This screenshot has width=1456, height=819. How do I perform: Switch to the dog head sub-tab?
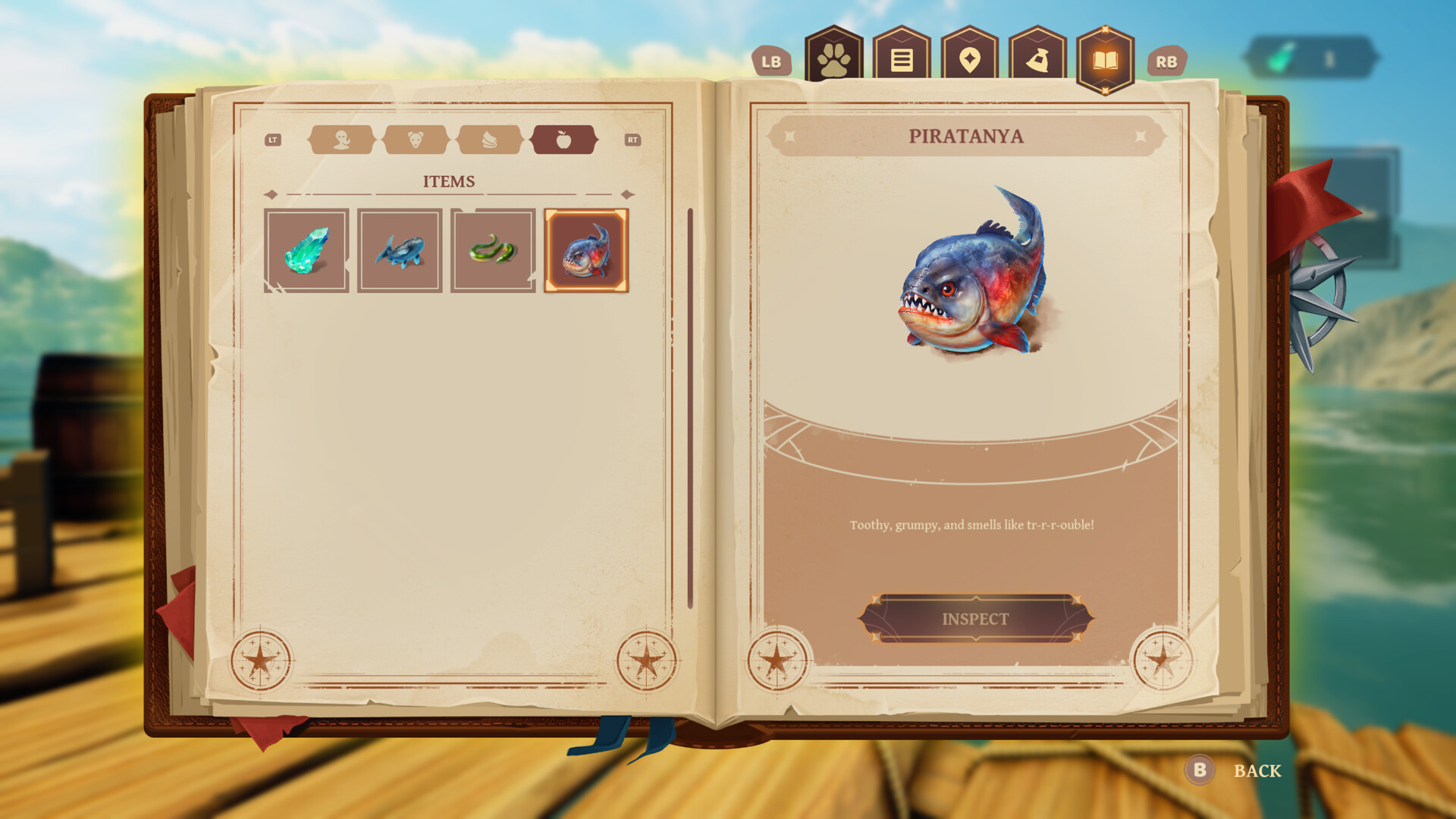click(416, 140)
